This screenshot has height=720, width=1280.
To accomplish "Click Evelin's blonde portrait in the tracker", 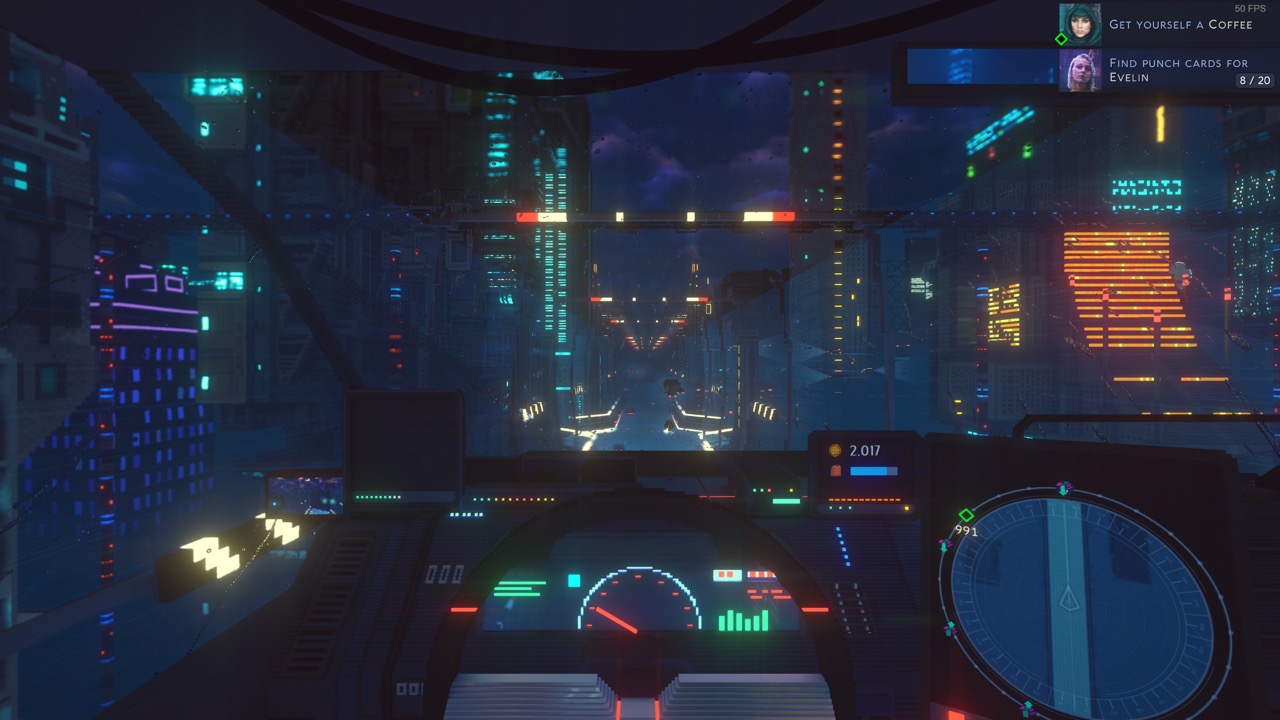I will [1080, 70].
